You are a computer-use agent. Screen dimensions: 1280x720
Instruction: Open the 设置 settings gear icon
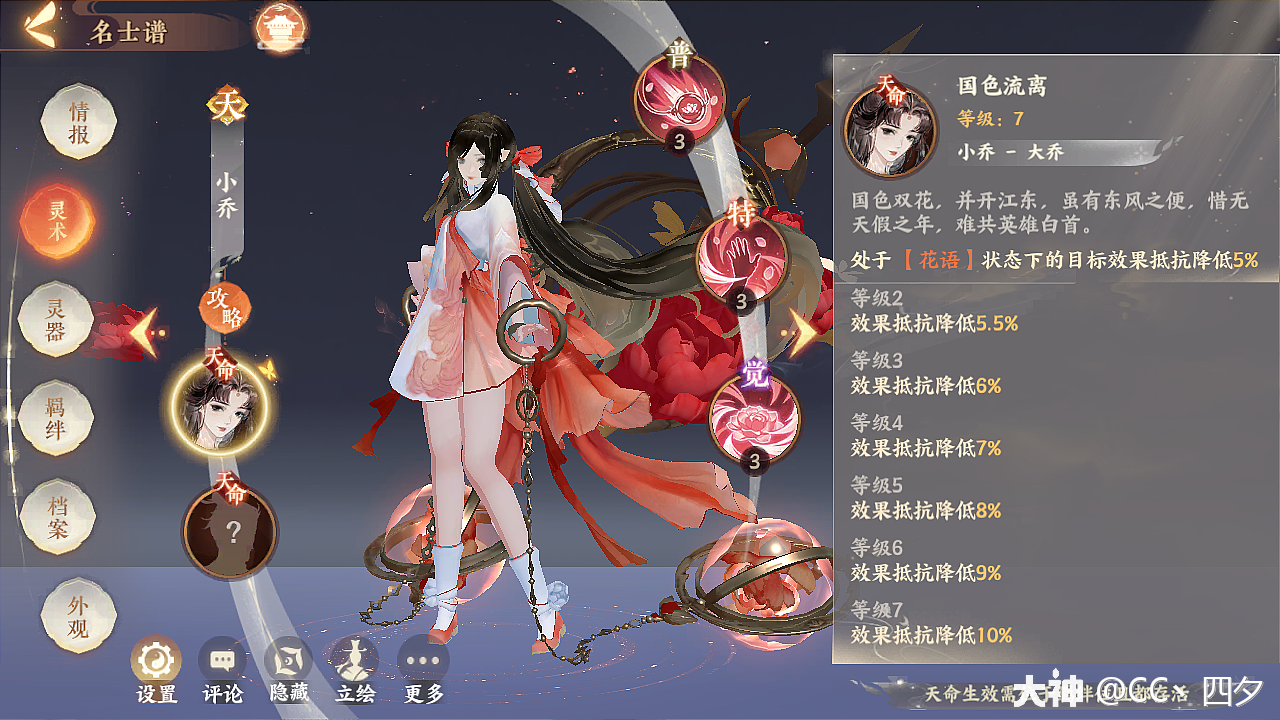click(x=156, y=660)
